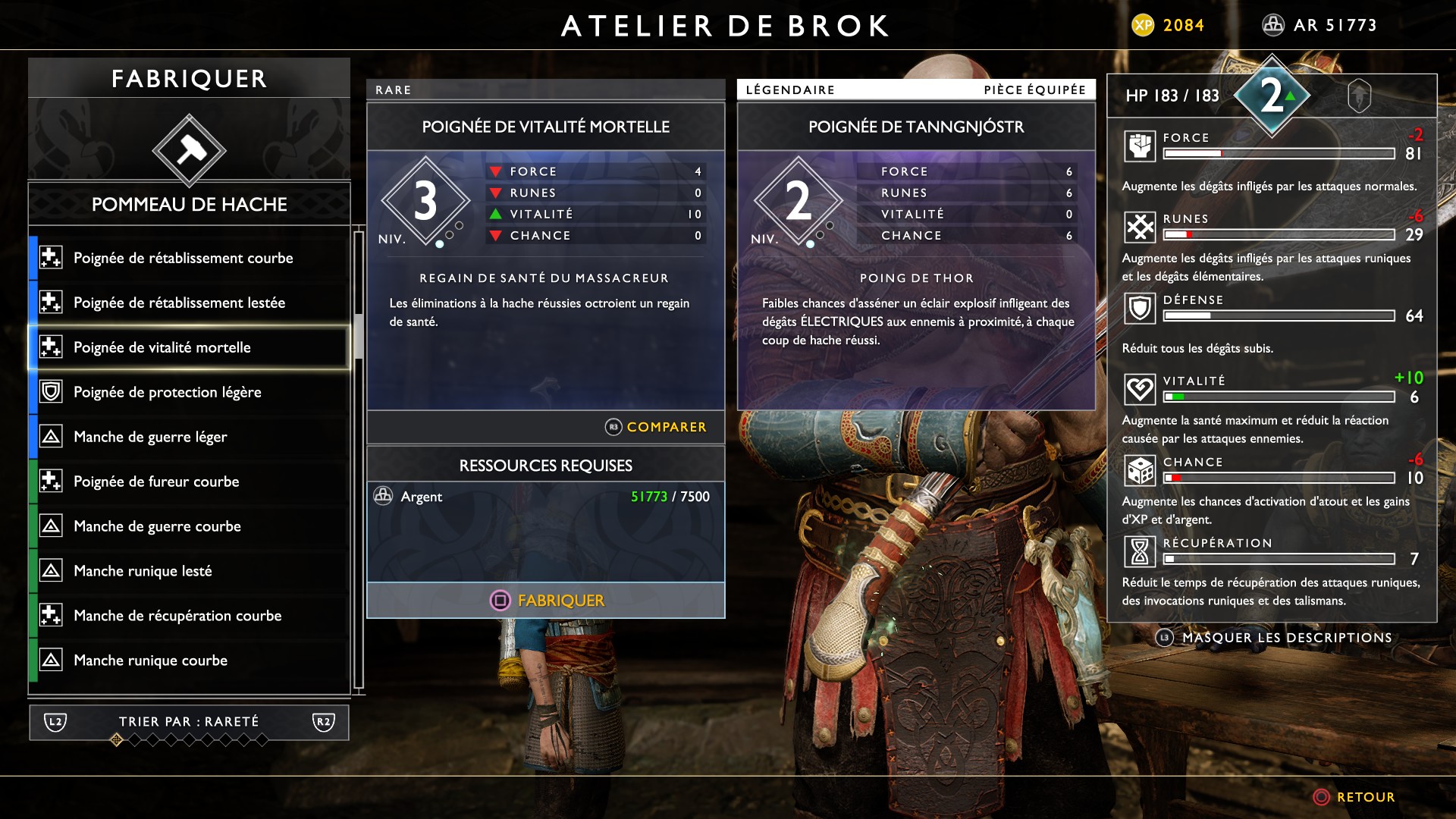Activate the Comparer option
This screenshot has height=819, width=1456.
pos(656,427)
